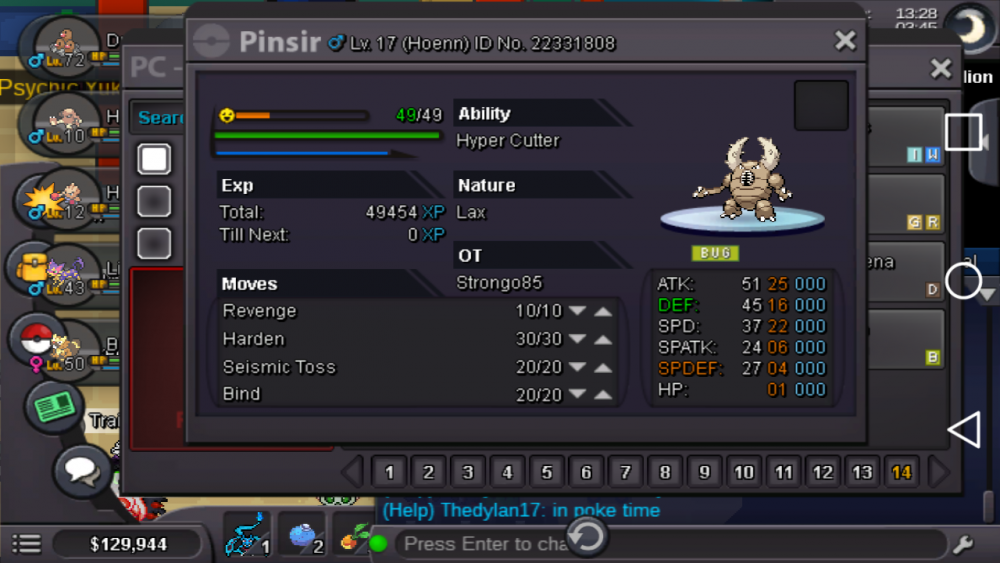This screenshot has height=563, width=1000.
Task: Switch to PC box 14
Action: point(902,472)
